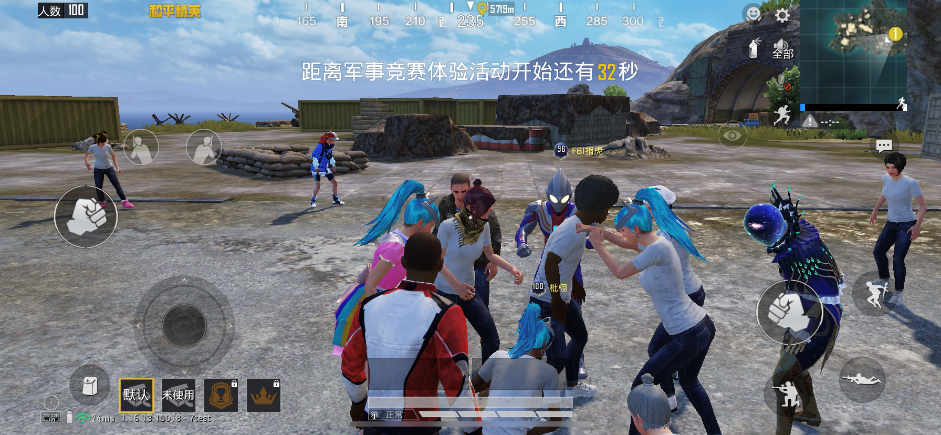Image resolution: width=941 pixels, height=435 pixels.
Task: Go prone with the lying soldier button
Action: point(861,379)
